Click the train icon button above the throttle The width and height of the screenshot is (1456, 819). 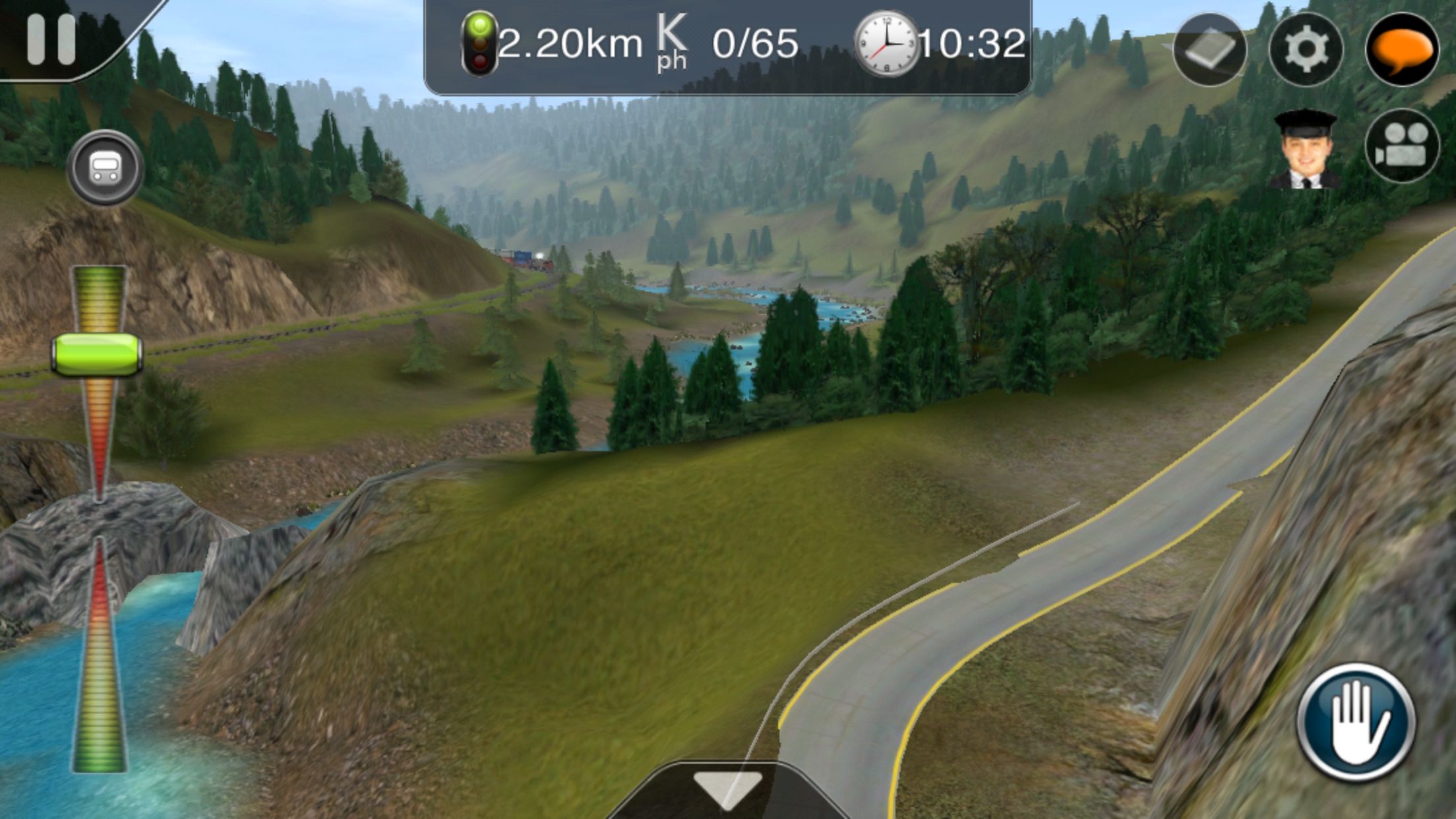[104, 167]
